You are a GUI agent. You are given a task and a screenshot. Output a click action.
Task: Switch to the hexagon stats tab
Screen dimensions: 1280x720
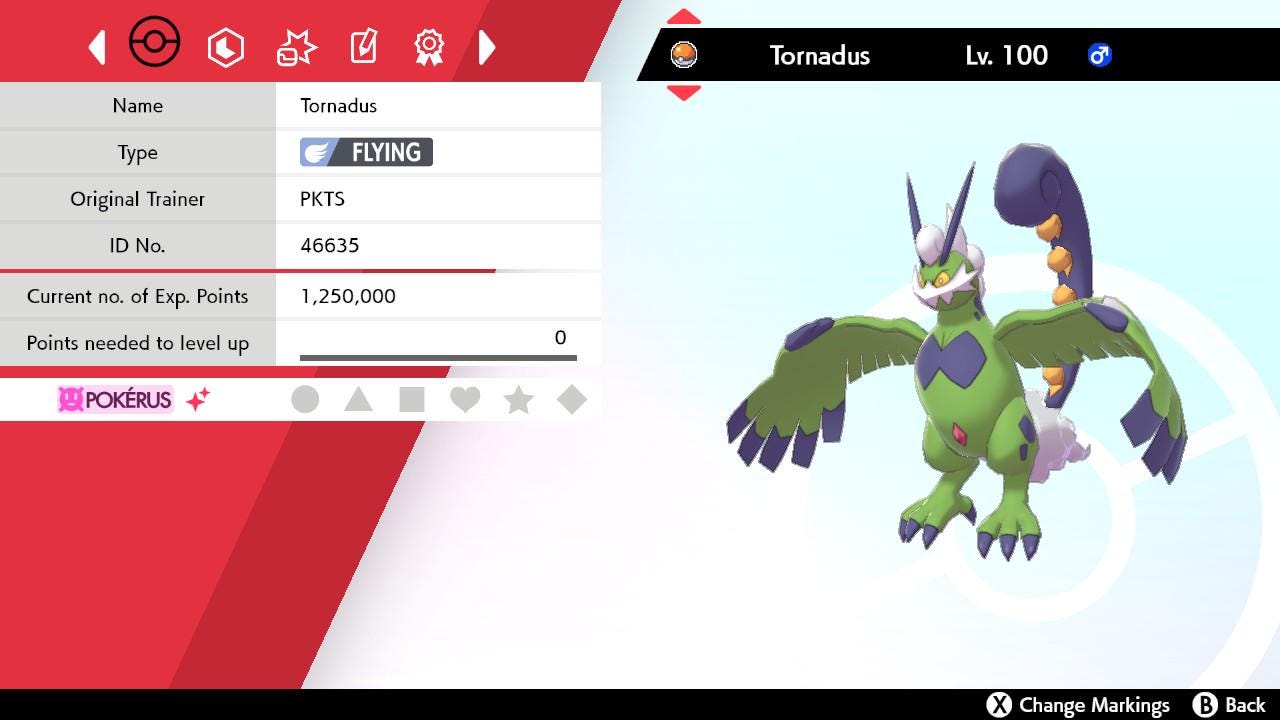pos(225,47)
